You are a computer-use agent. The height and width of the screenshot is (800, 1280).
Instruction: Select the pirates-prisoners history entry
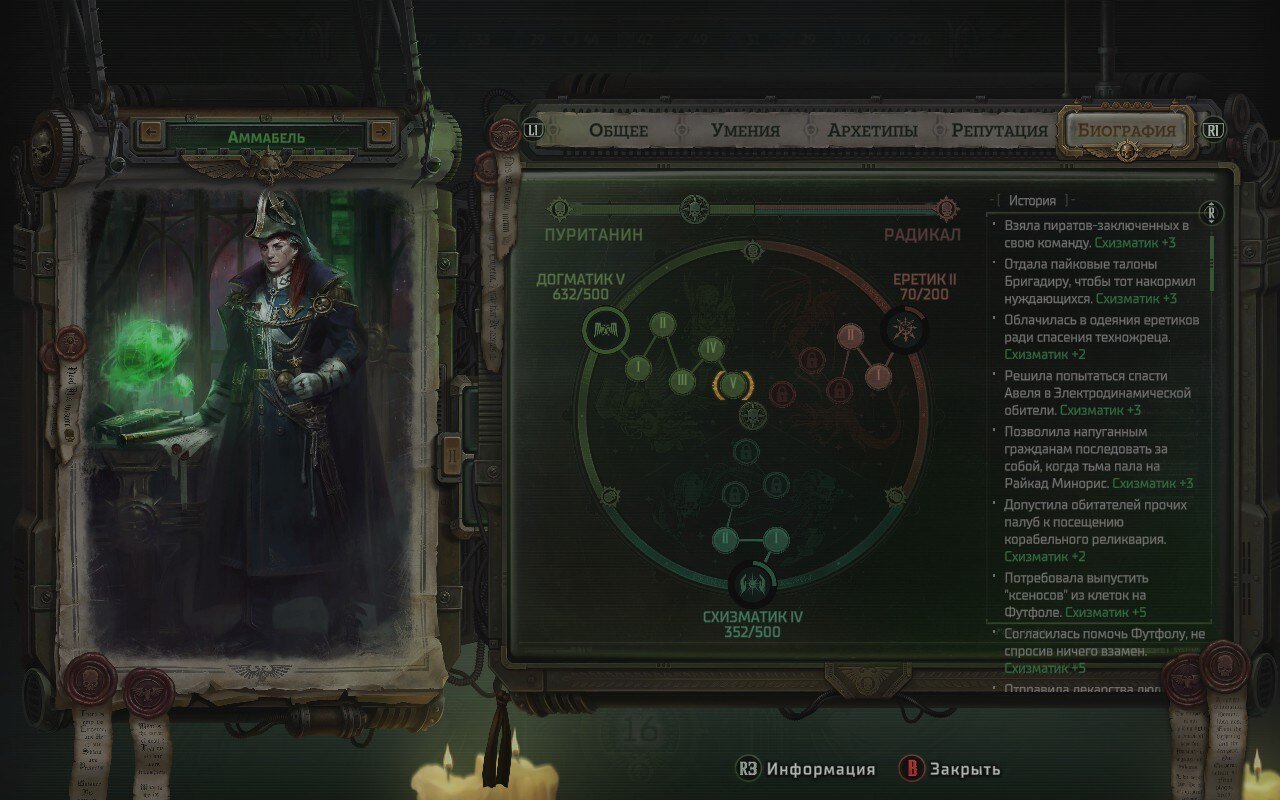(1100, 234)
